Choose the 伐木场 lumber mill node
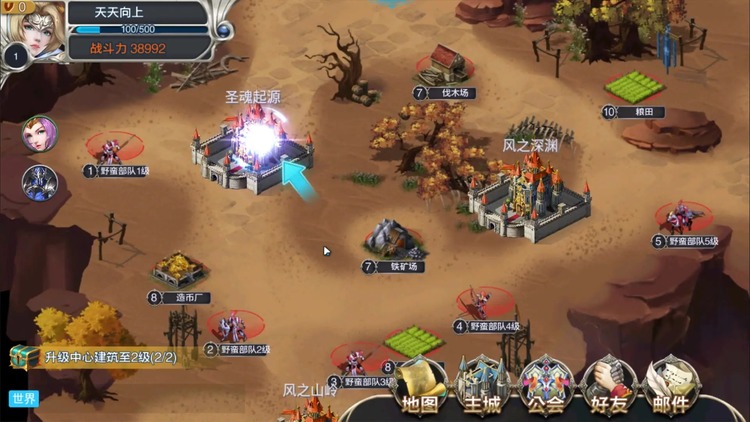This screenshot has height=422, width=750. (447, 68)
